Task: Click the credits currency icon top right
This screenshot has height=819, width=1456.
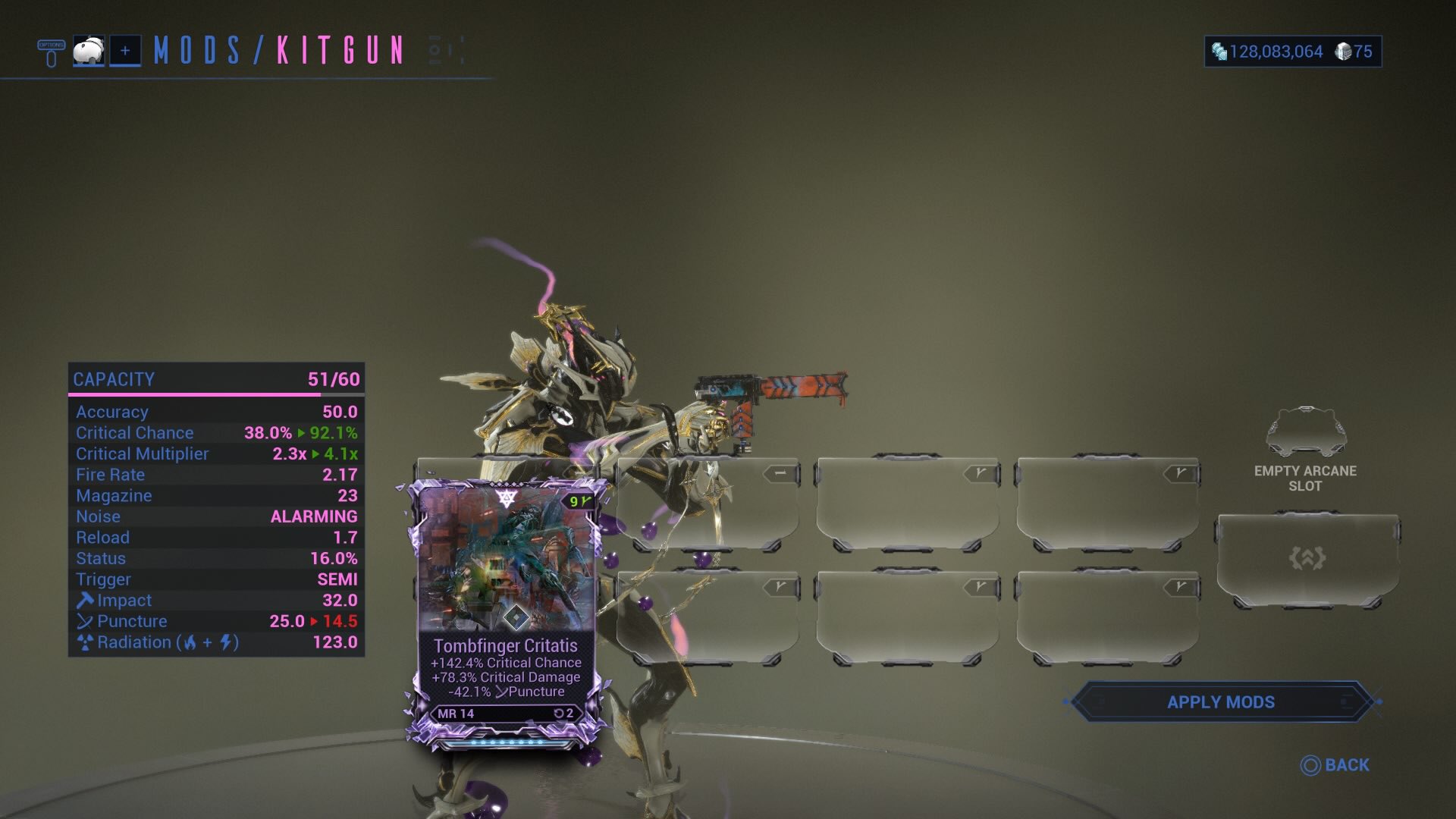Action: (x=1221, y=52)
